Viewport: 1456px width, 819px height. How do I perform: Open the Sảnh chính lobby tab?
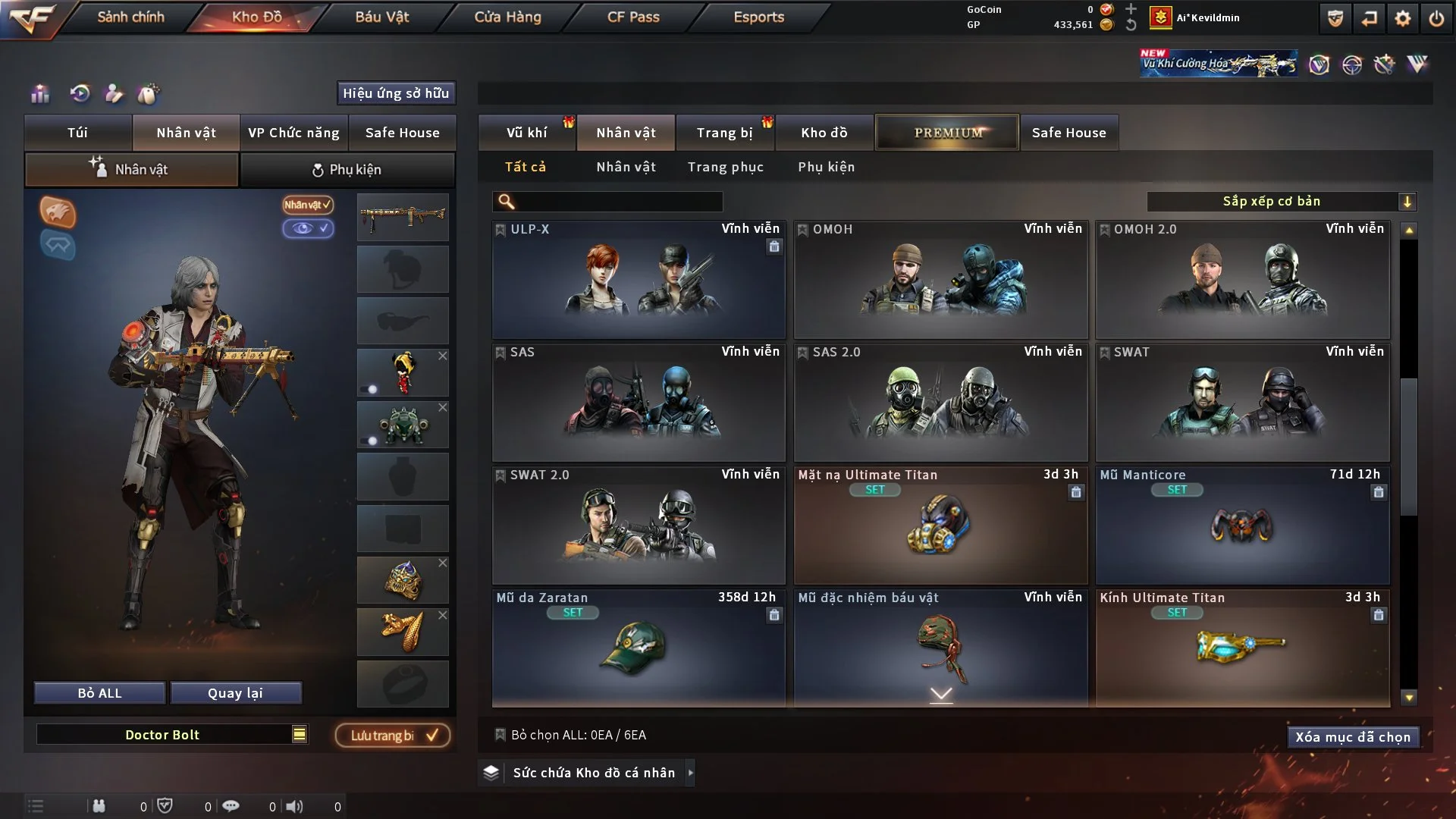point(130,17)
